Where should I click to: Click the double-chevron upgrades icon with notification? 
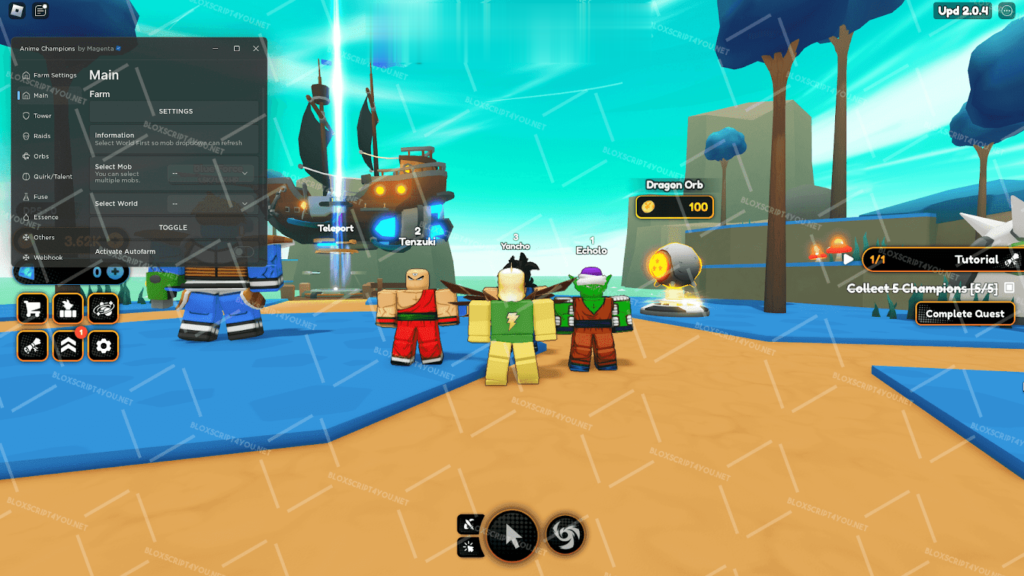pos(68,346)
